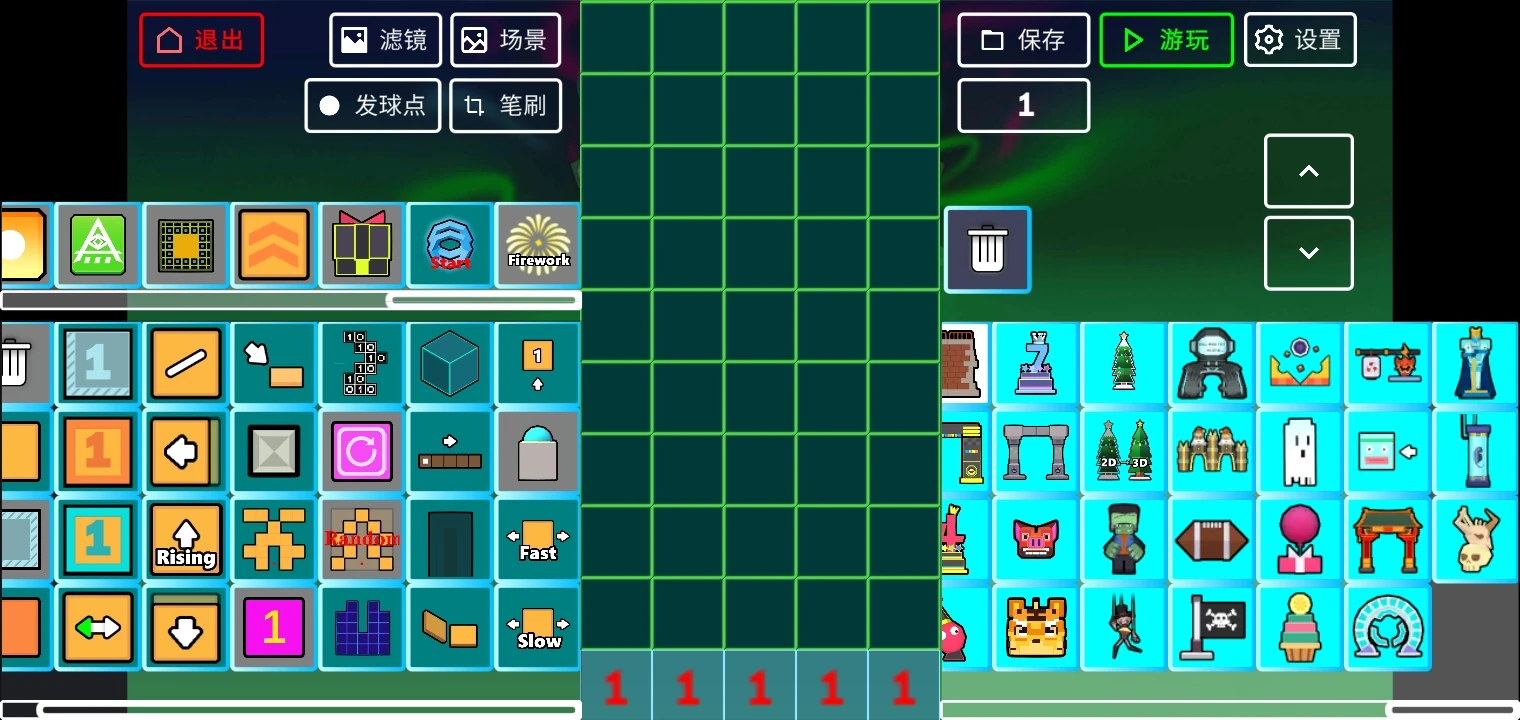1520x720 pixels.
Task: Select the Rising block tile
Action: 185,539
